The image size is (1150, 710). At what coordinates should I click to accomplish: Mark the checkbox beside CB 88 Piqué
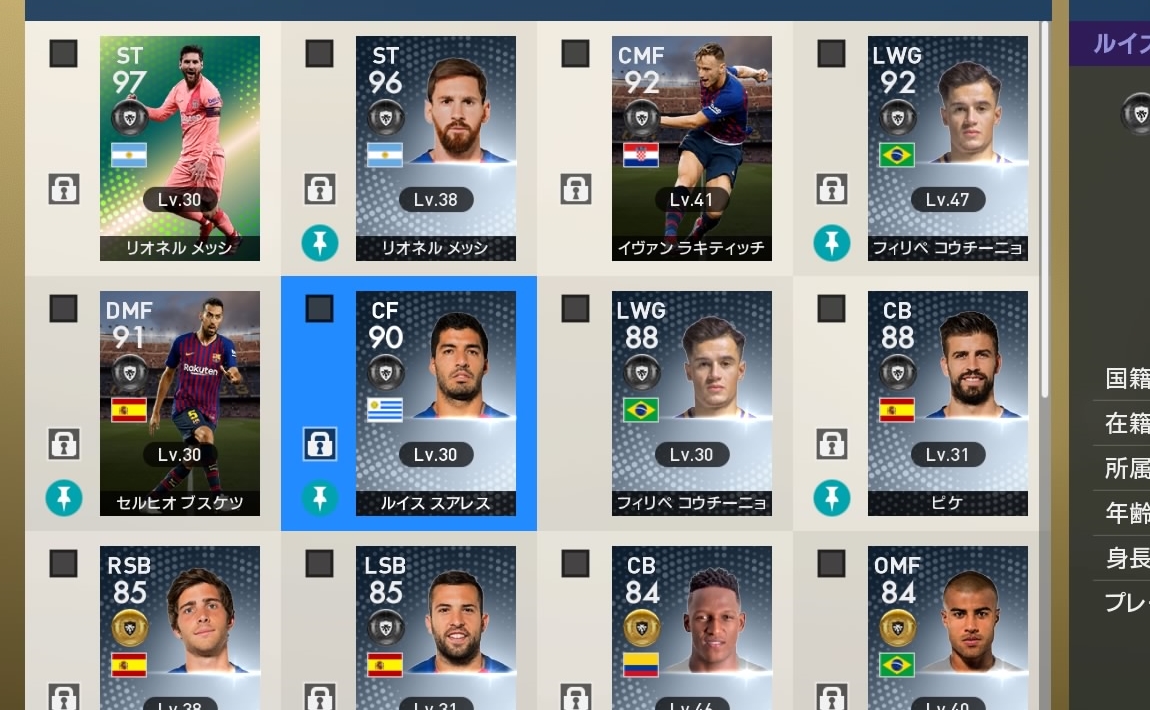pos(832,309)
